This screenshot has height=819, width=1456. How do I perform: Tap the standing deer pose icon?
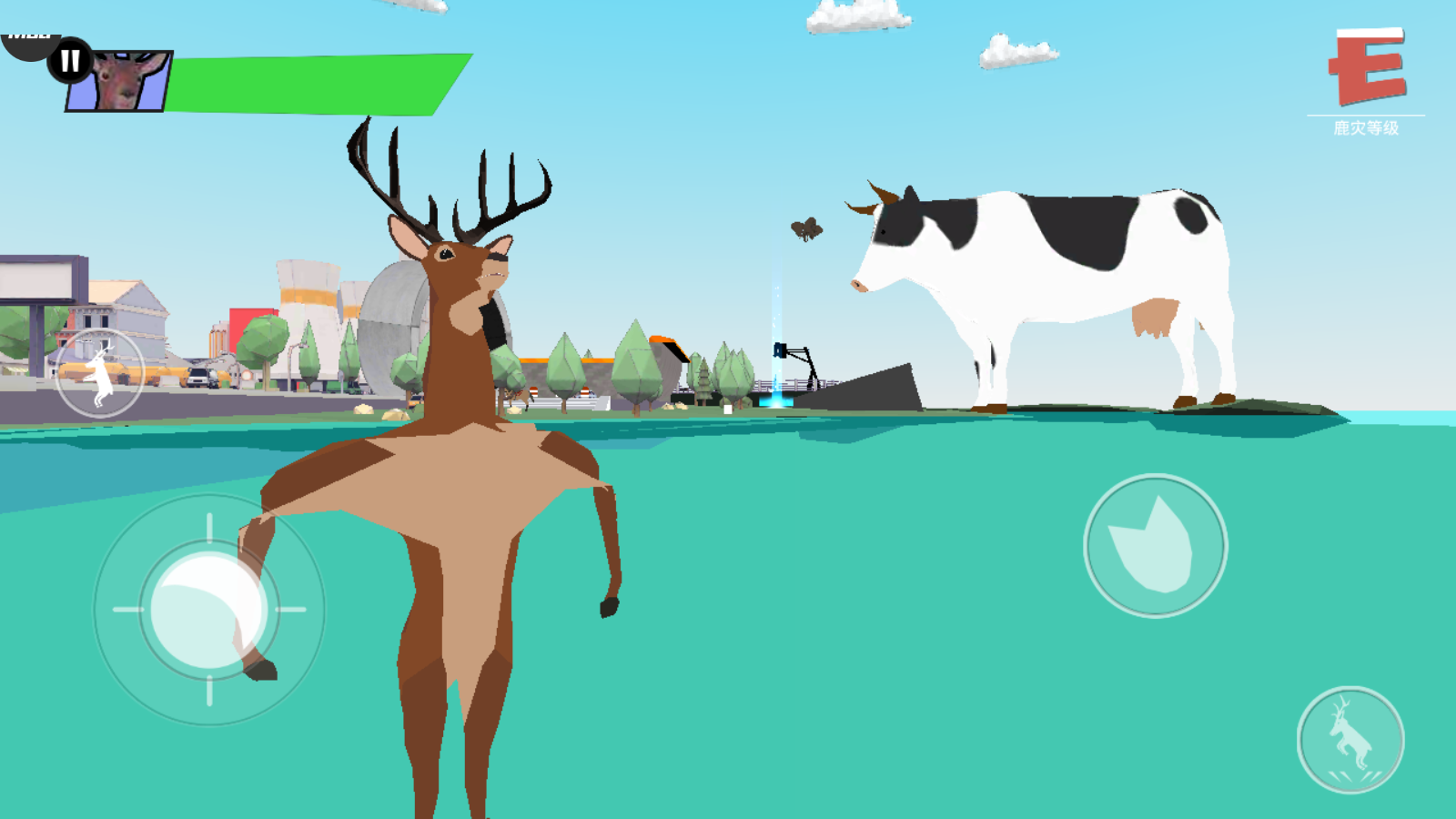[99, 374]
